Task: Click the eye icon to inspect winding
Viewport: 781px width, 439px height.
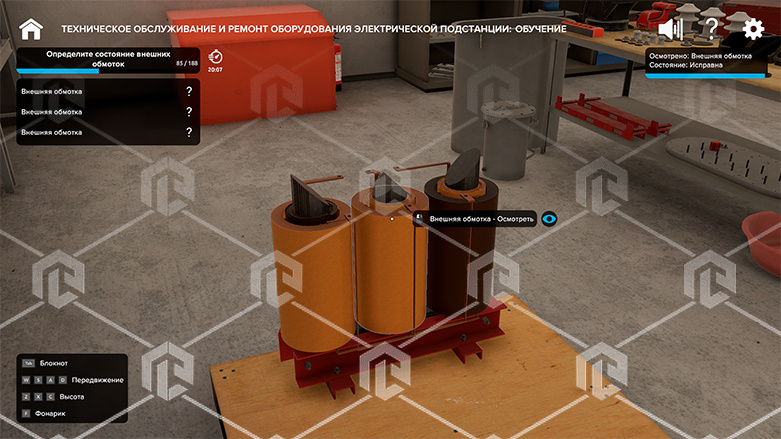Action: tap(549, 218)
